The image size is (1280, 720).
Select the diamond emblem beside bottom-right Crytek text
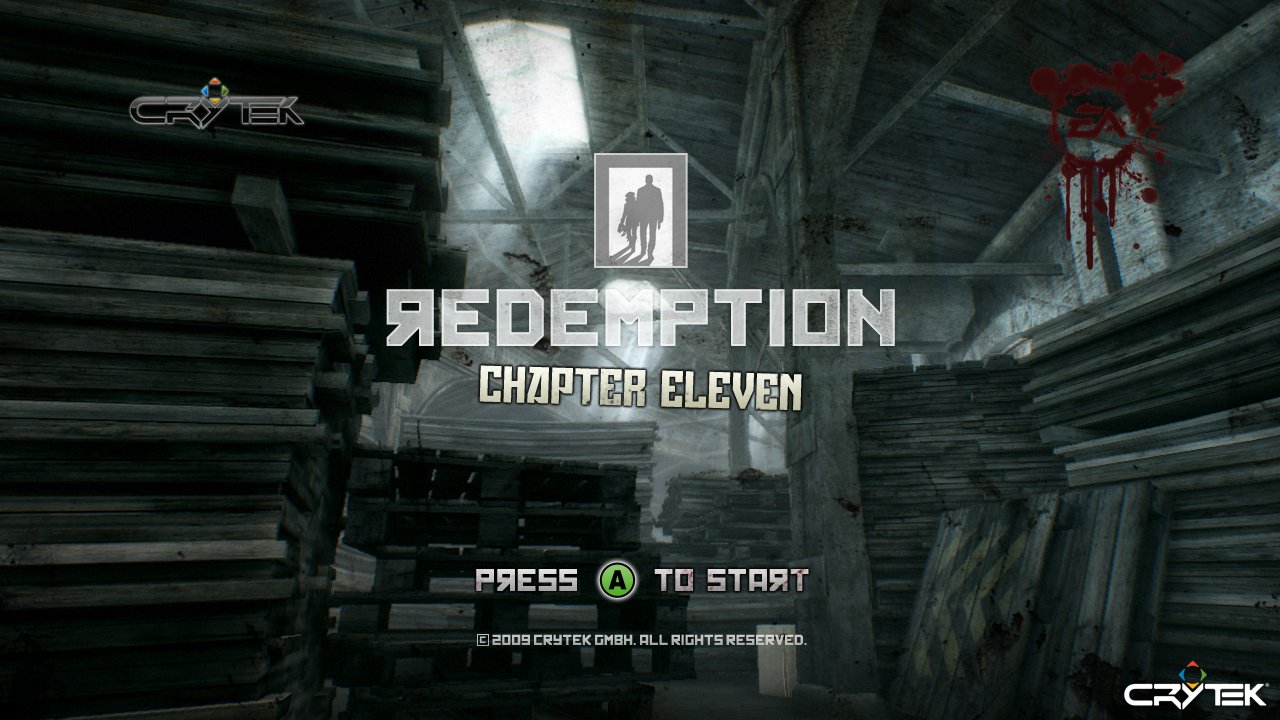pyautogui.click(x=1192, y=672)
